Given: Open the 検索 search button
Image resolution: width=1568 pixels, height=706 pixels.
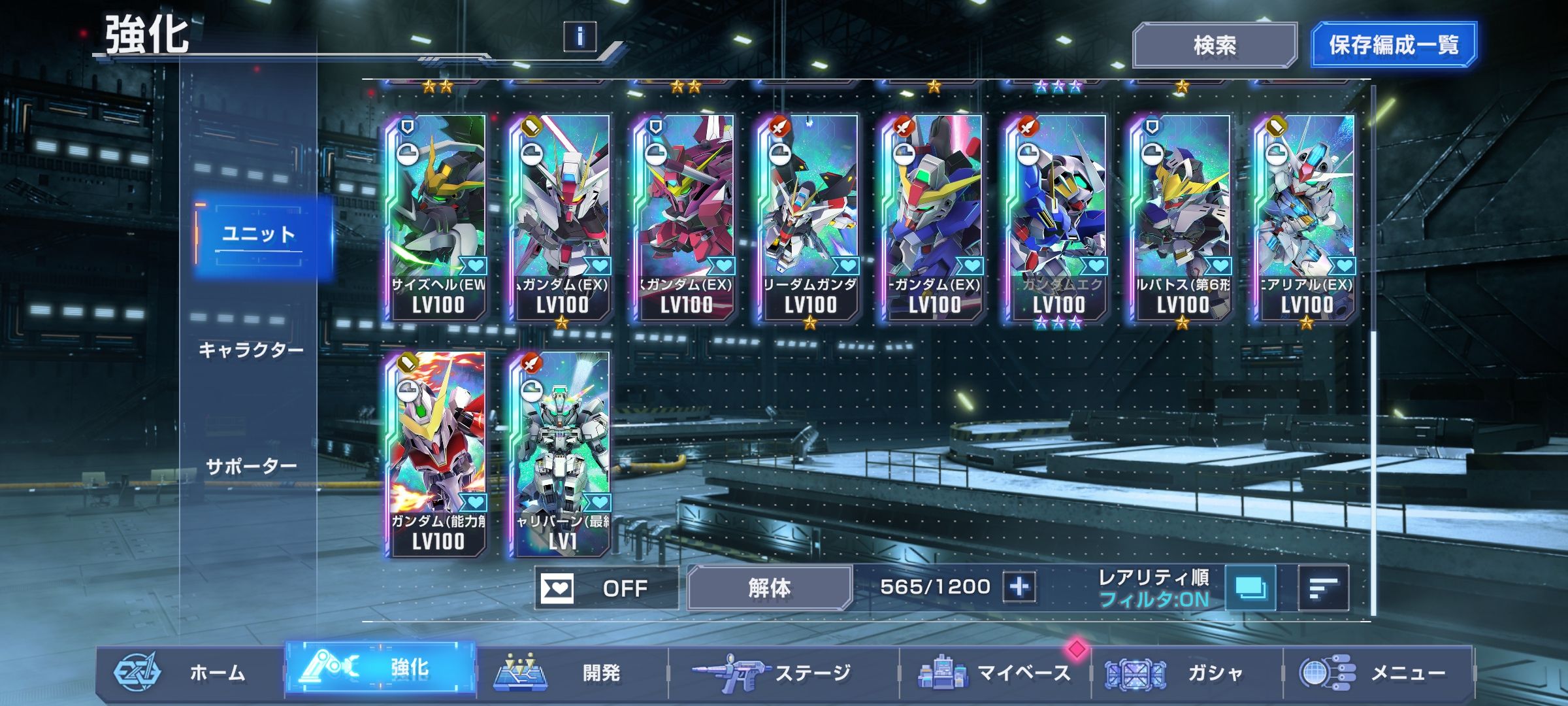Looking at the screenshot, I should (1214, 45).
